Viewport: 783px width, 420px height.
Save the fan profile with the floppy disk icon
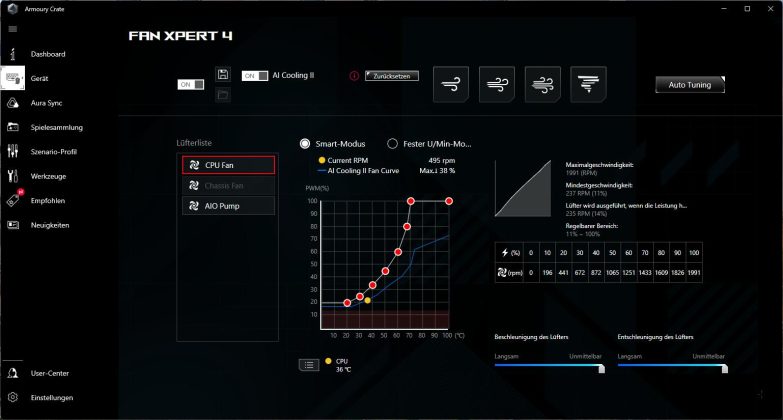click(x=223, y=75)
